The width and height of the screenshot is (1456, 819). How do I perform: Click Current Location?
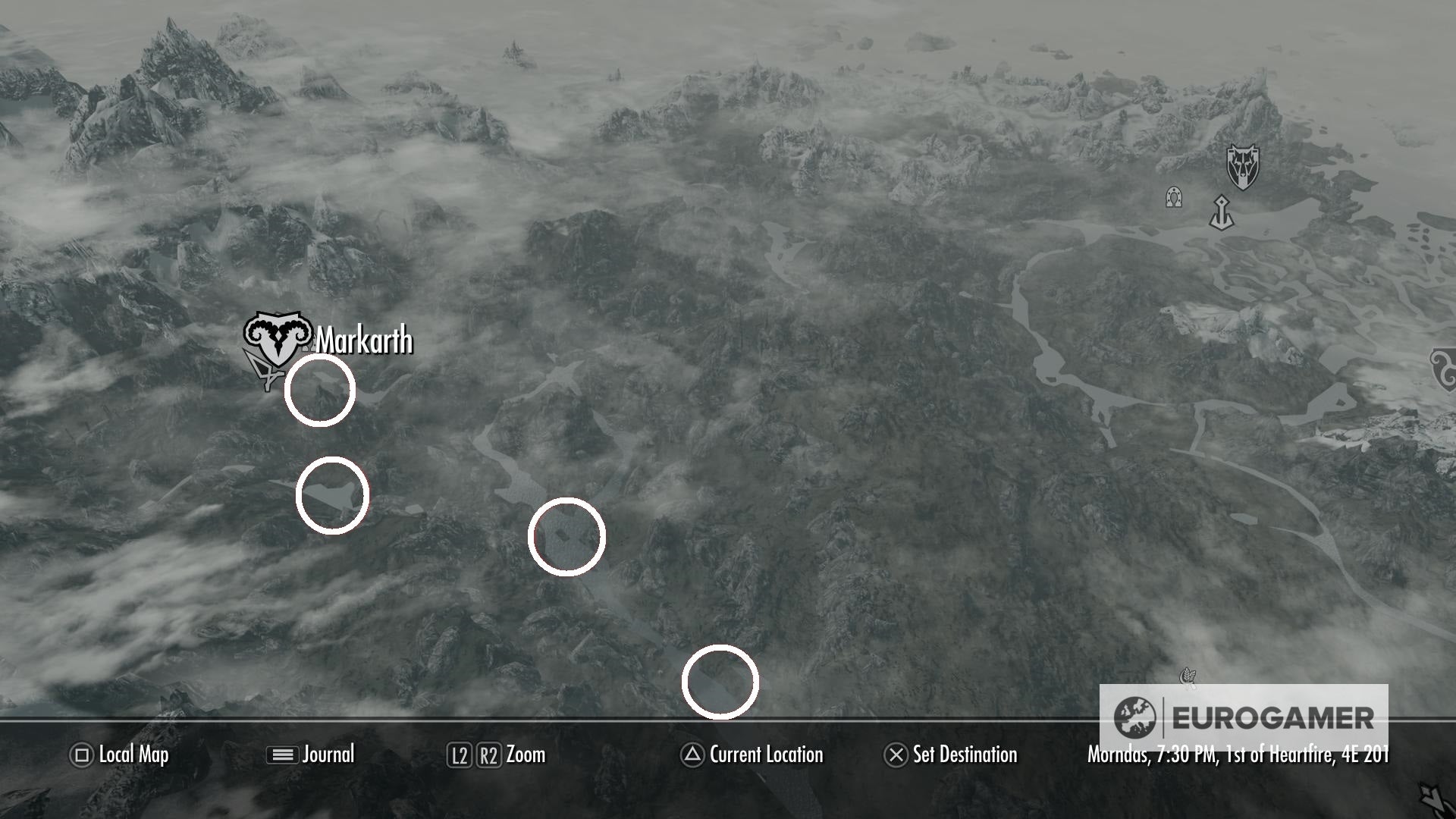[x=764, y=755]
